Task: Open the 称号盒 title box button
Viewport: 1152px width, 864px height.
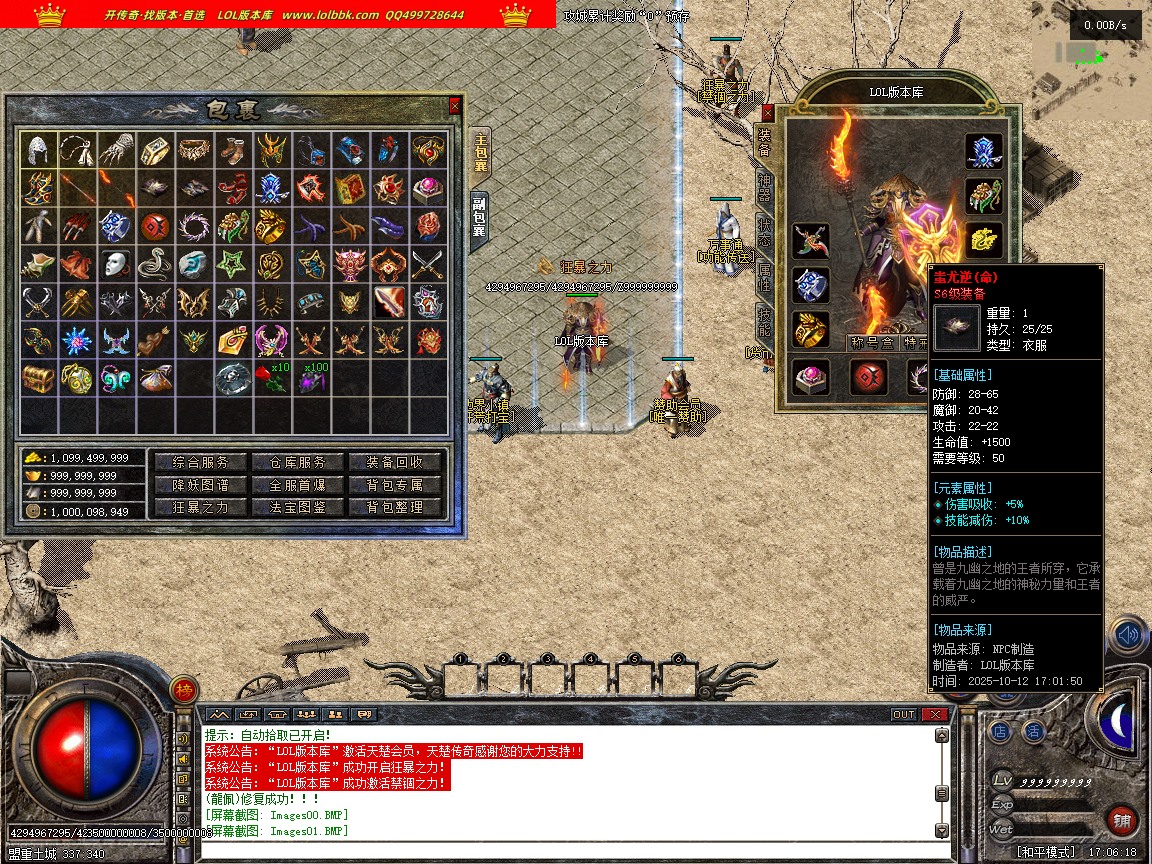Action: 871,343
